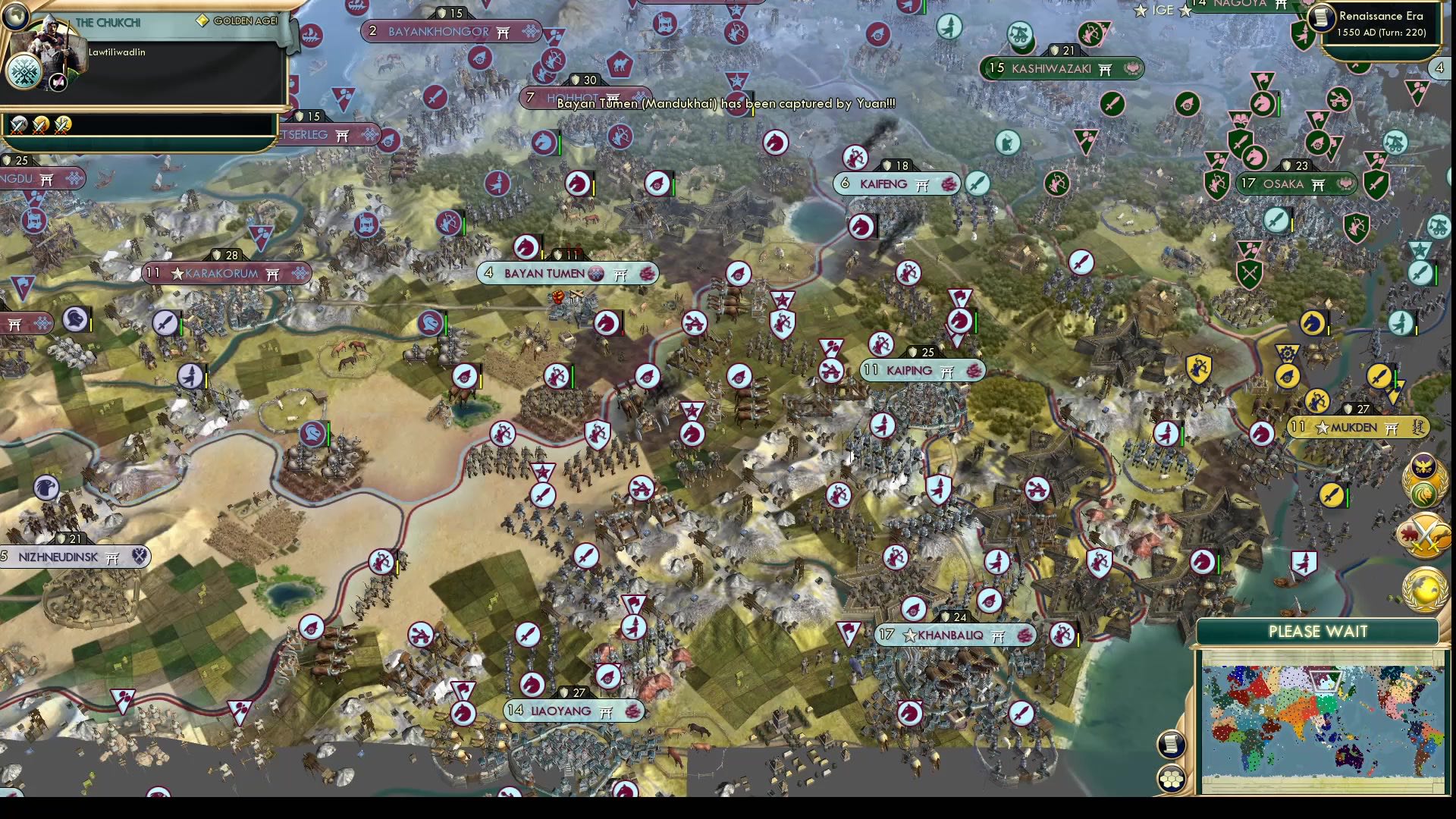
Task: Open the scroll icon beside the minimap
Action: point(1171,744)
